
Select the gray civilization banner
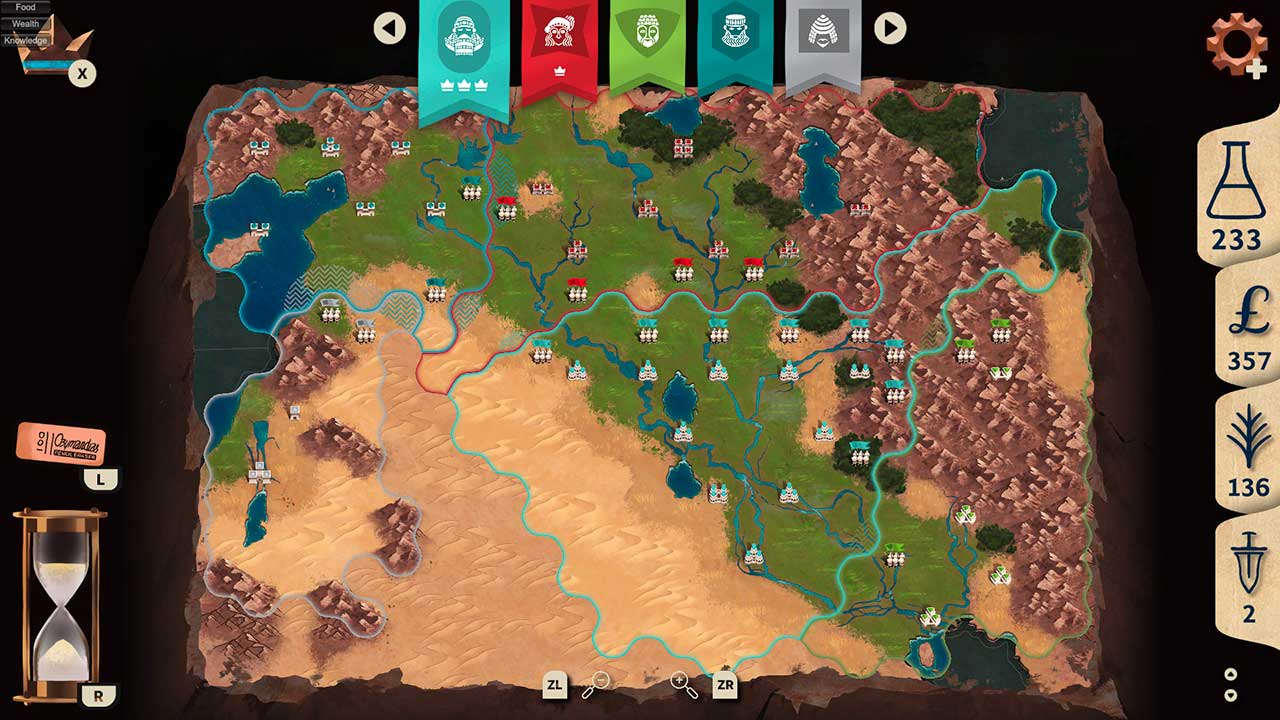826,40
